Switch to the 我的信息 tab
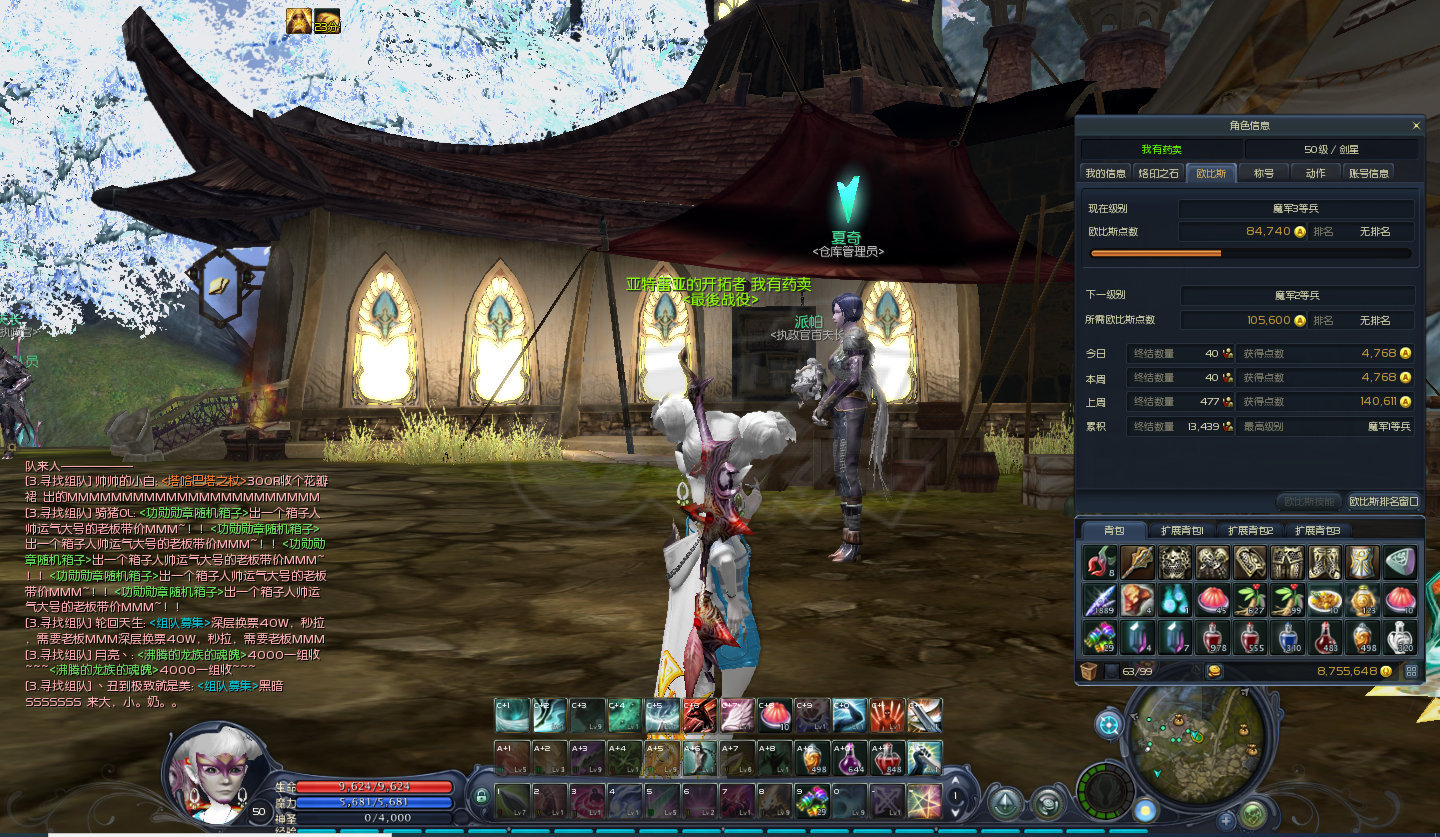 1106,173
